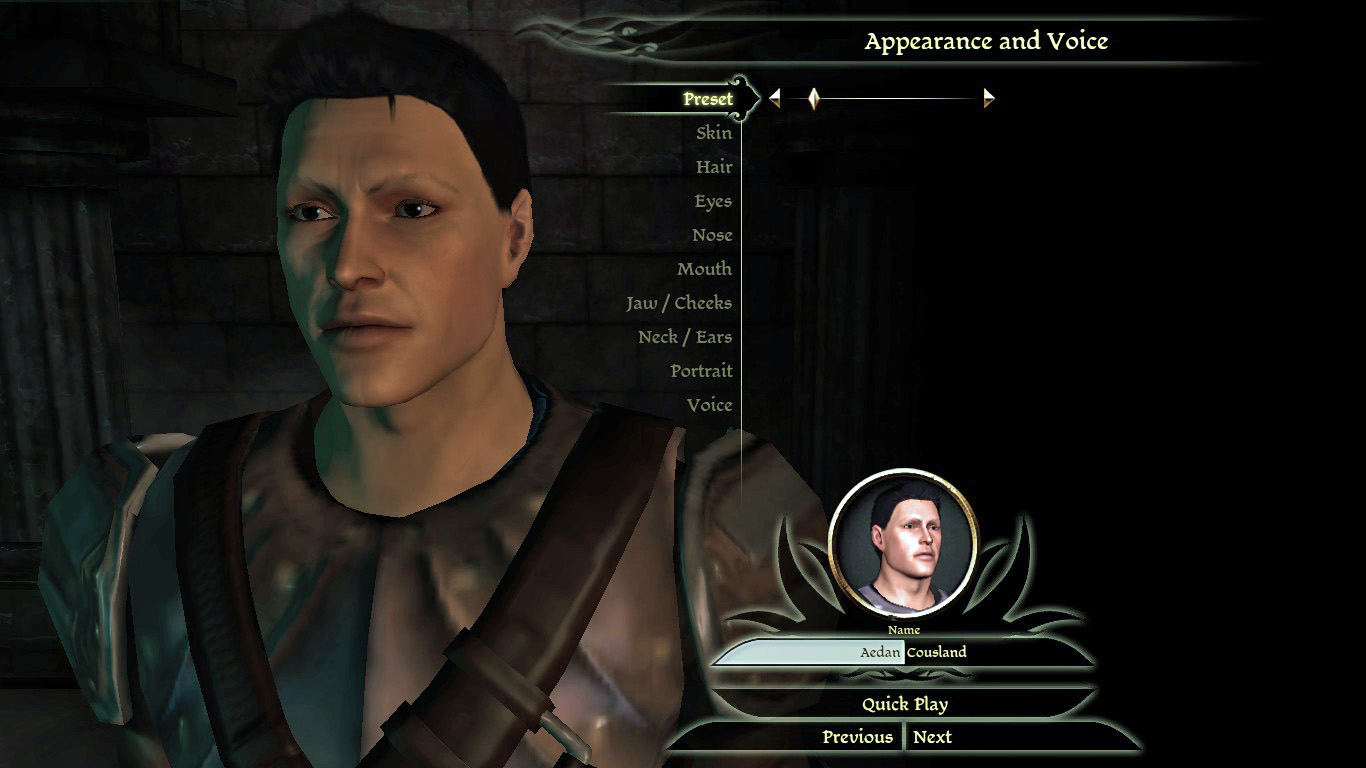Click the preset slider's left arrow

pyautogui.click(x=774, y=98)
